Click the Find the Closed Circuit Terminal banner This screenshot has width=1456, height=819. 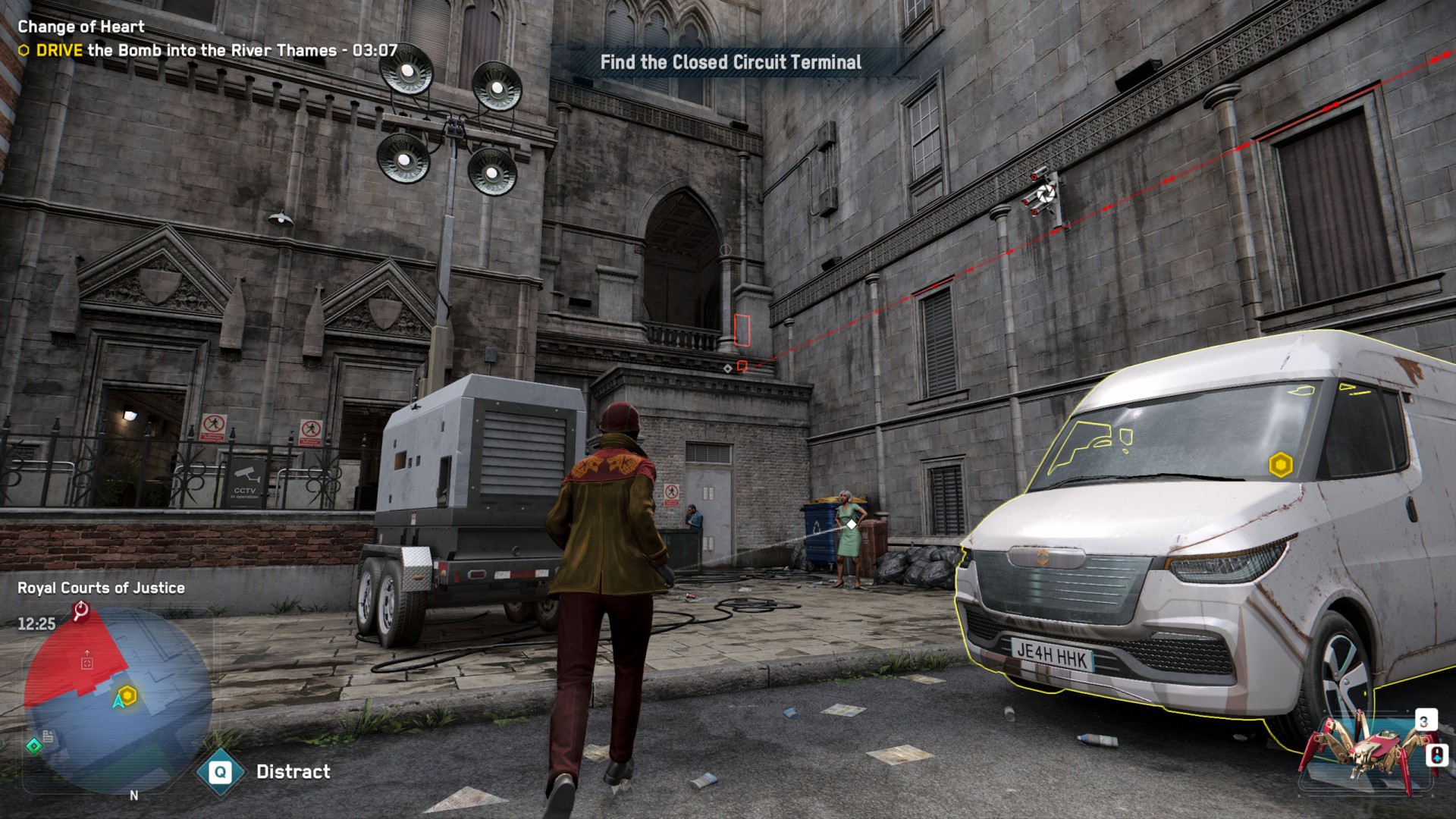730,62
